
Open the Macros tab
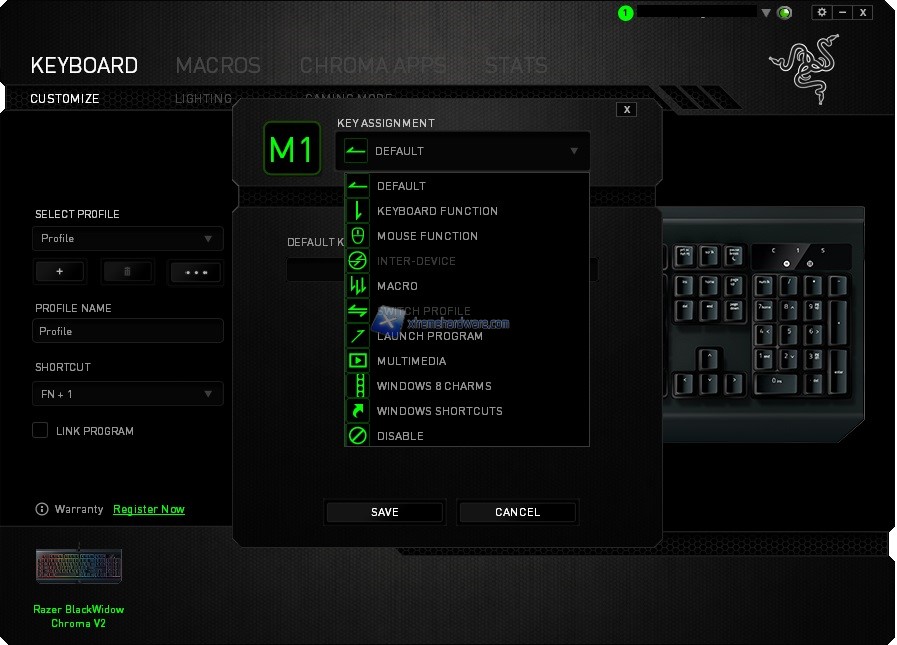218,66
